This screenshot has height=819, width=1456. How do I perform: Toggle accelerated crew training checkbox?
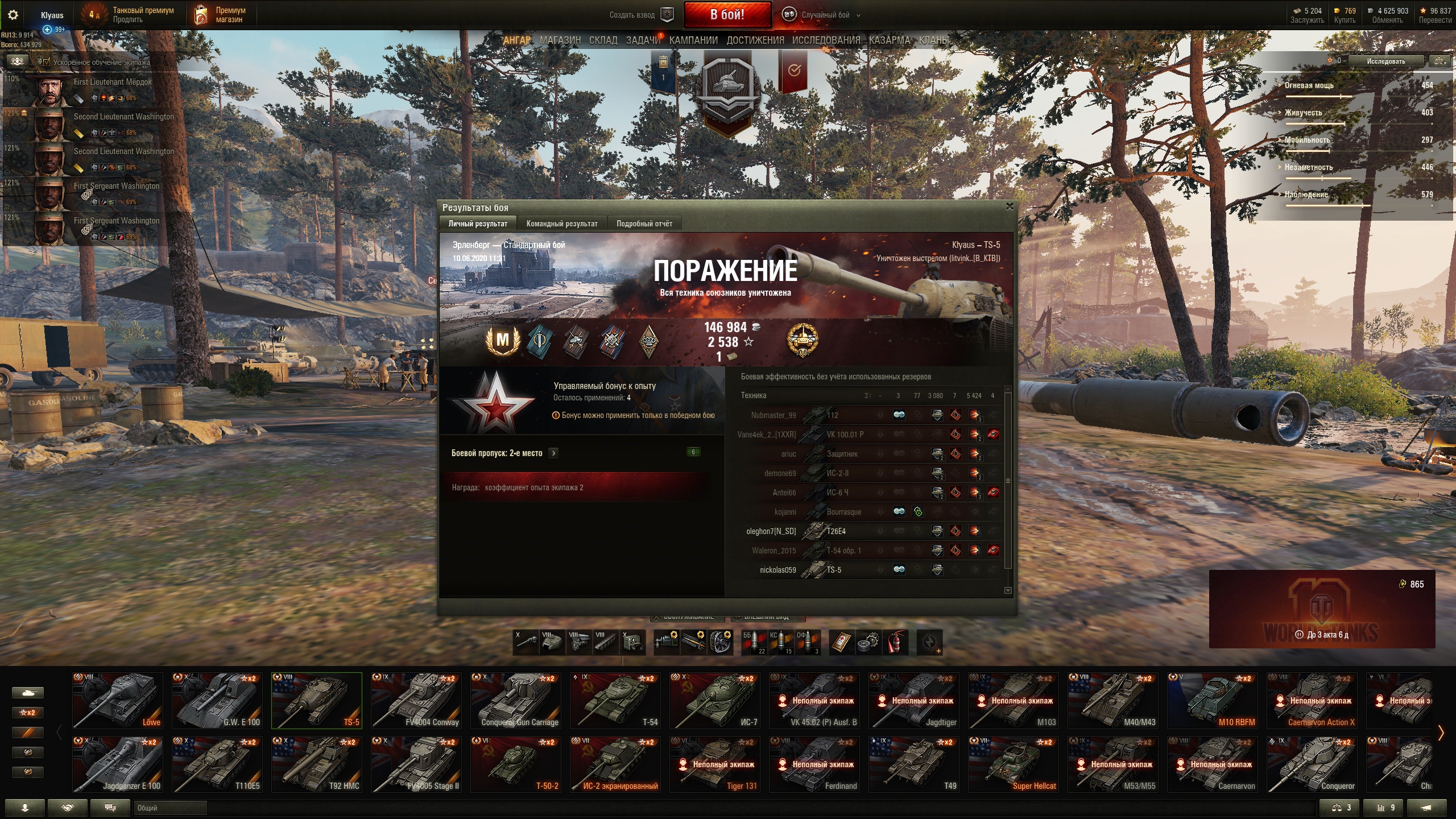(x=47, y=62)
